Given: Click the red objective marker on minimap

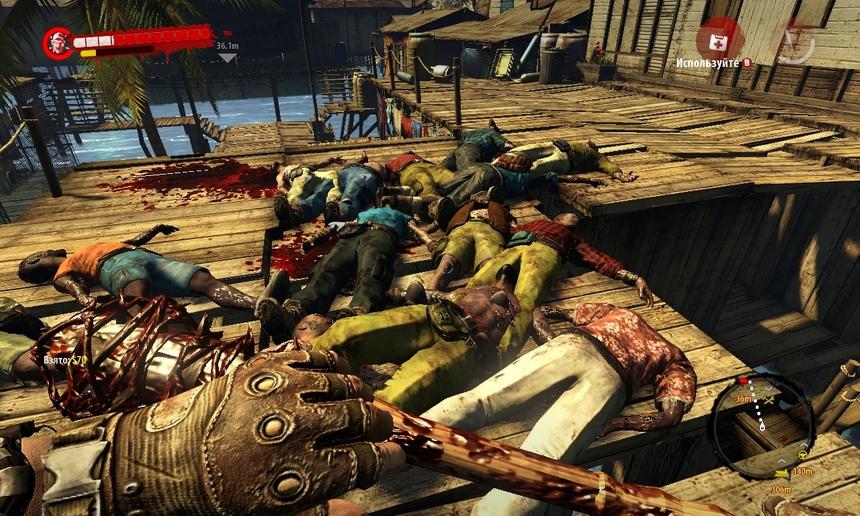Looking at the screenshot, I should pos(744,382).
